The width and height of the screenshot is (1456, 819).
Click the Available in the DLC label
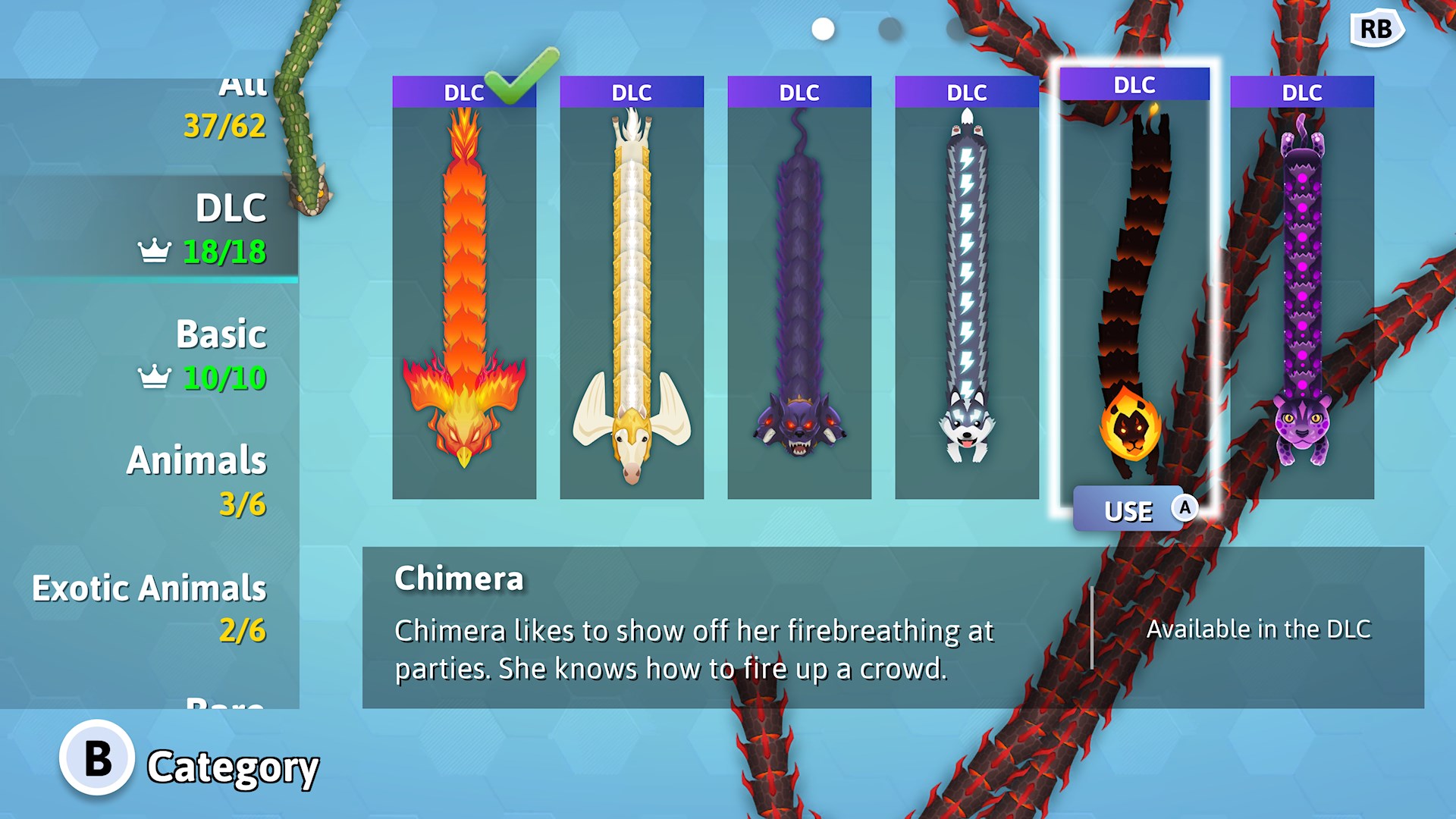[1259, 629]
